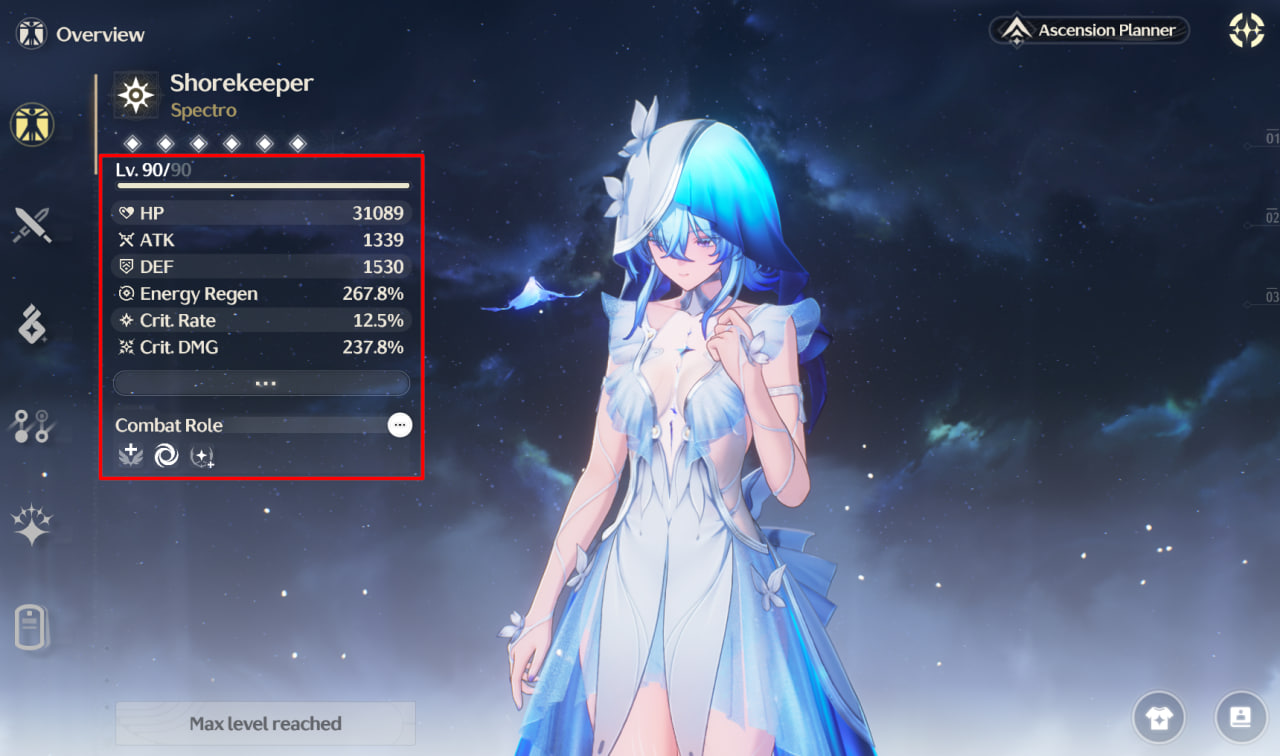The image size is (1280, 756).
Task: Select the swirl combat role icon
Action: coord(166,456)
